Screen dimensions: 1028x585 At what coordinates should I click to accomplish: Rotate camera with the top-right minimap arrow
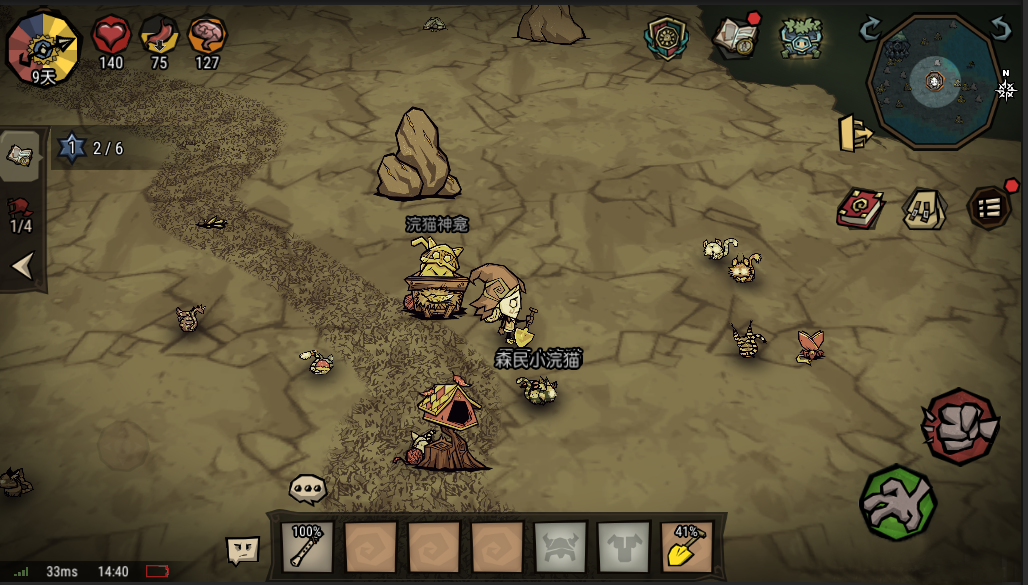click(1000, 27)
